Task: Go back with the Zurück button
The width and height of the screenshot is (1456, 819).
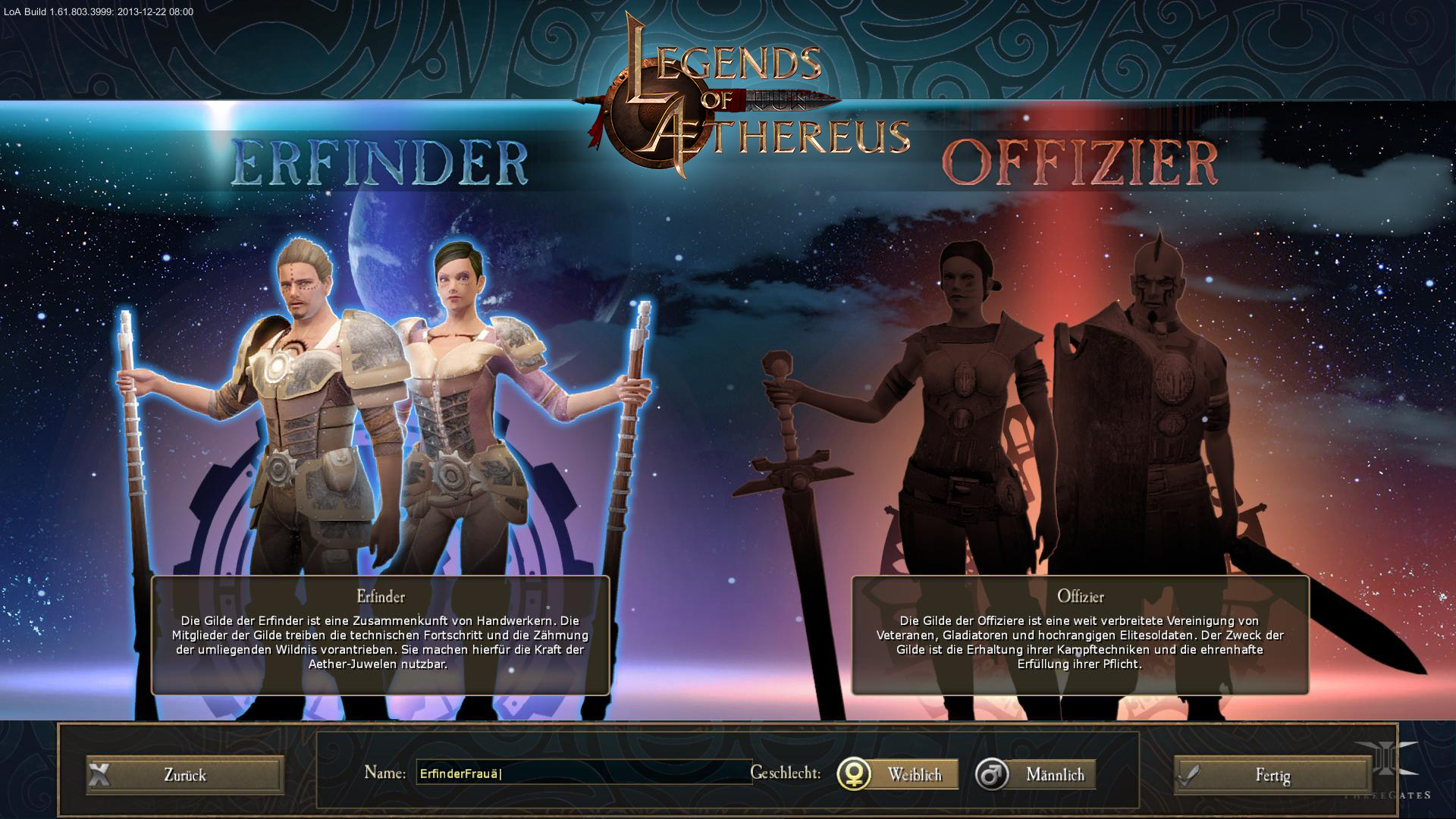Action: tap(185, 775)
